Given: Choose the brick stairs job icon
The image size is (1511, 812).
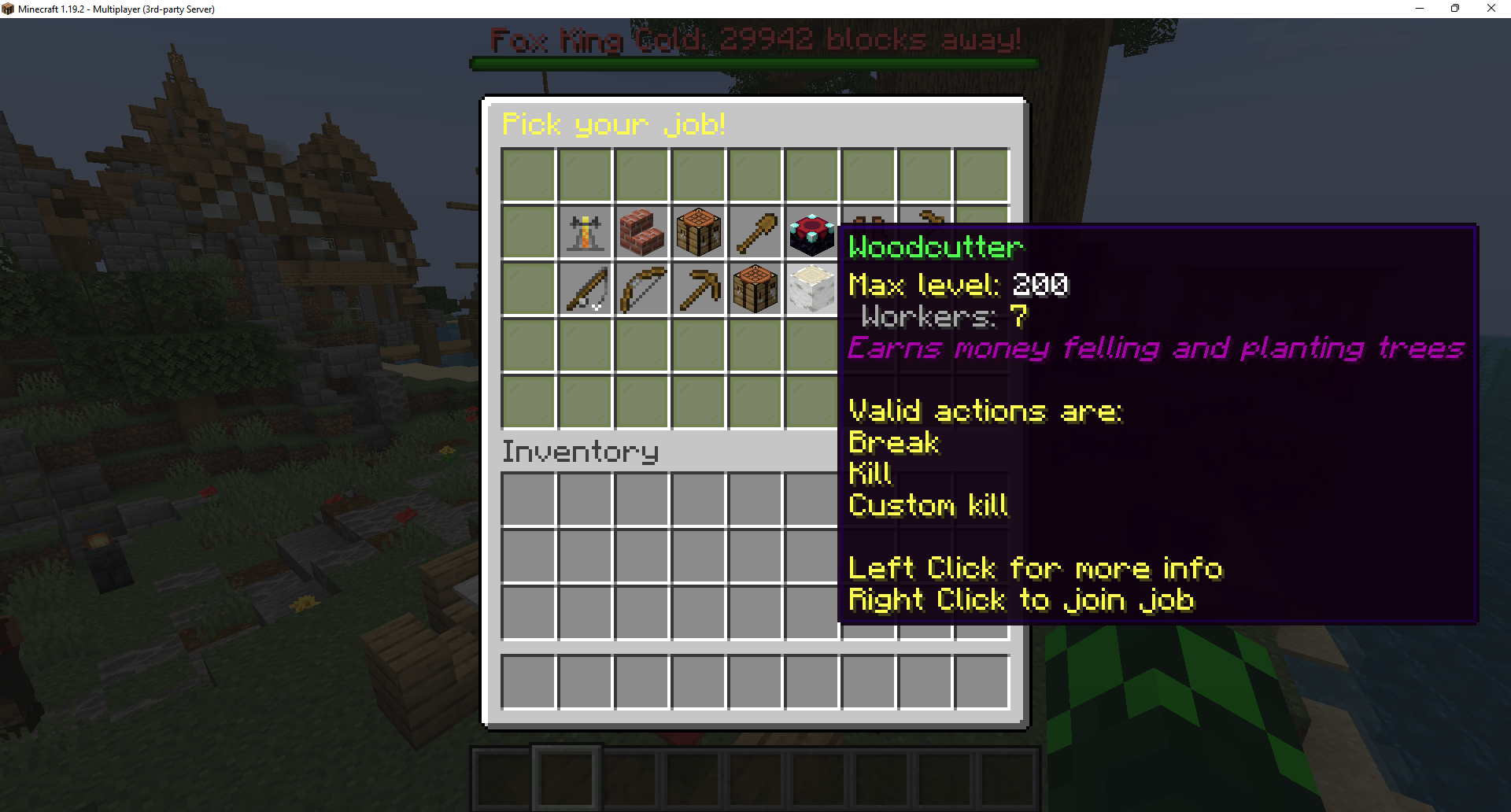Looking at the screenshot, I should [642, 233].
